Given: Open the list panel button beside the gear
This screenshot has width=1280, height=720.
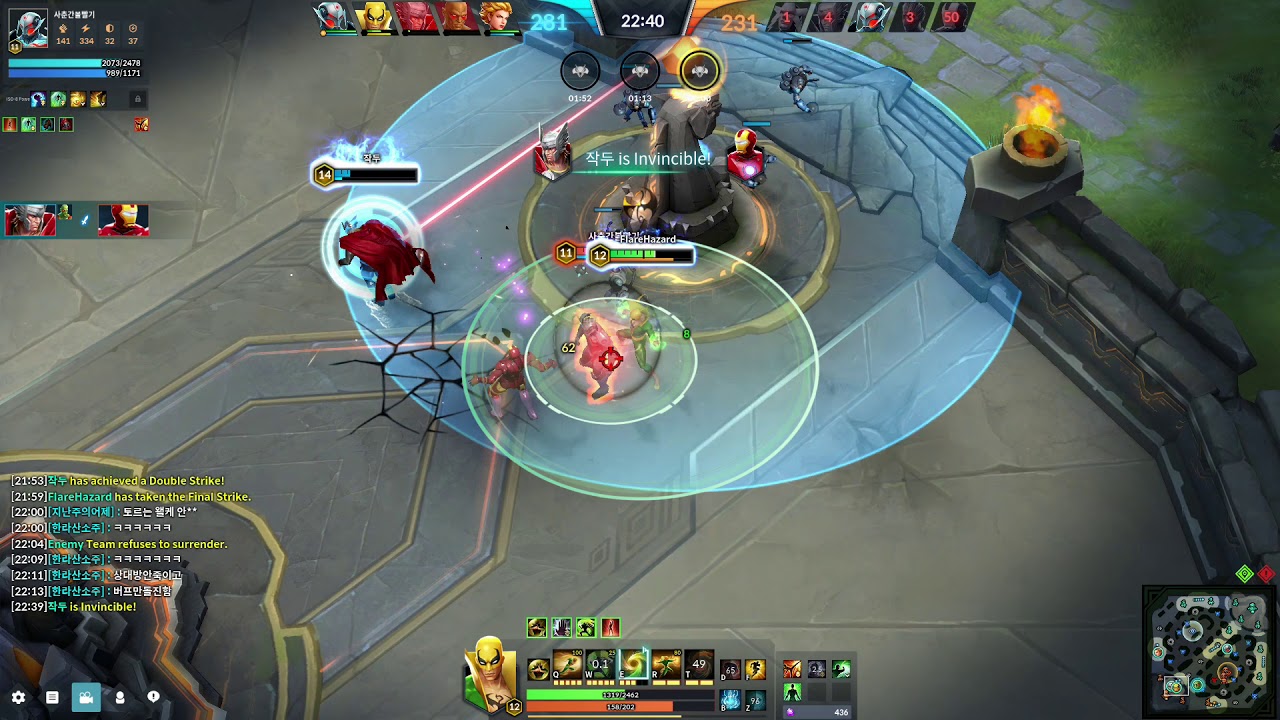Looking at the screenshot, I should 52,697.
